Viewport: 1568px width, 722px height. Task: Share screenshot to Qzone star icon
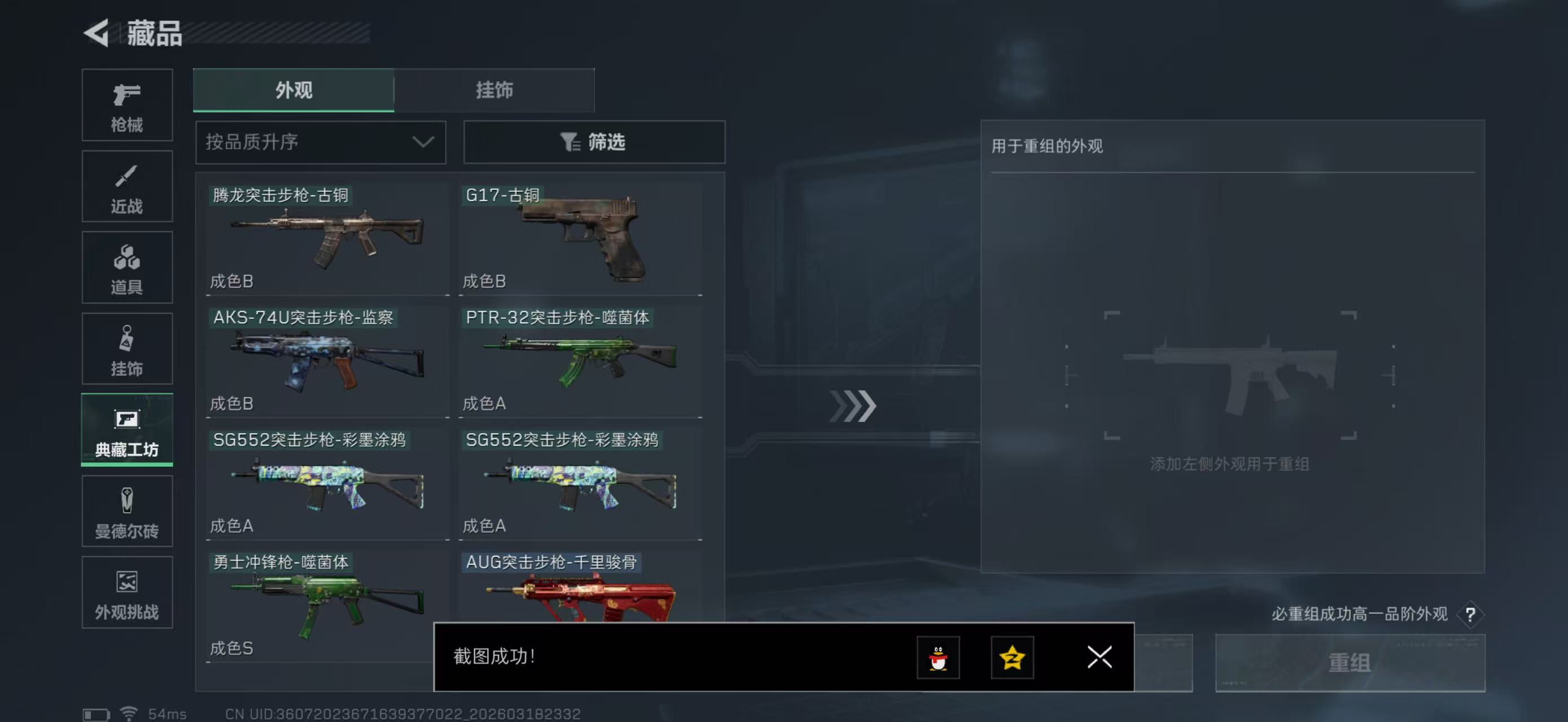[1015, 658]
